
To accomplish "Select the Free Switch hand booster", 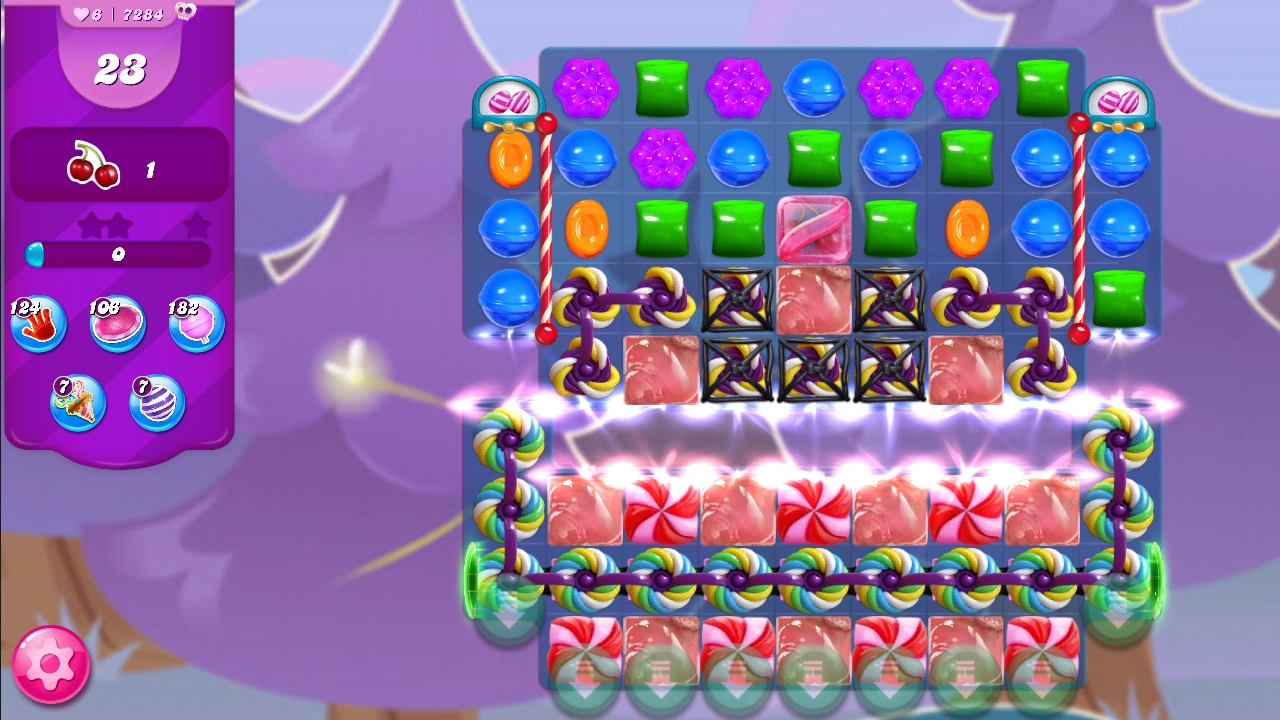I will pos(38,322).
